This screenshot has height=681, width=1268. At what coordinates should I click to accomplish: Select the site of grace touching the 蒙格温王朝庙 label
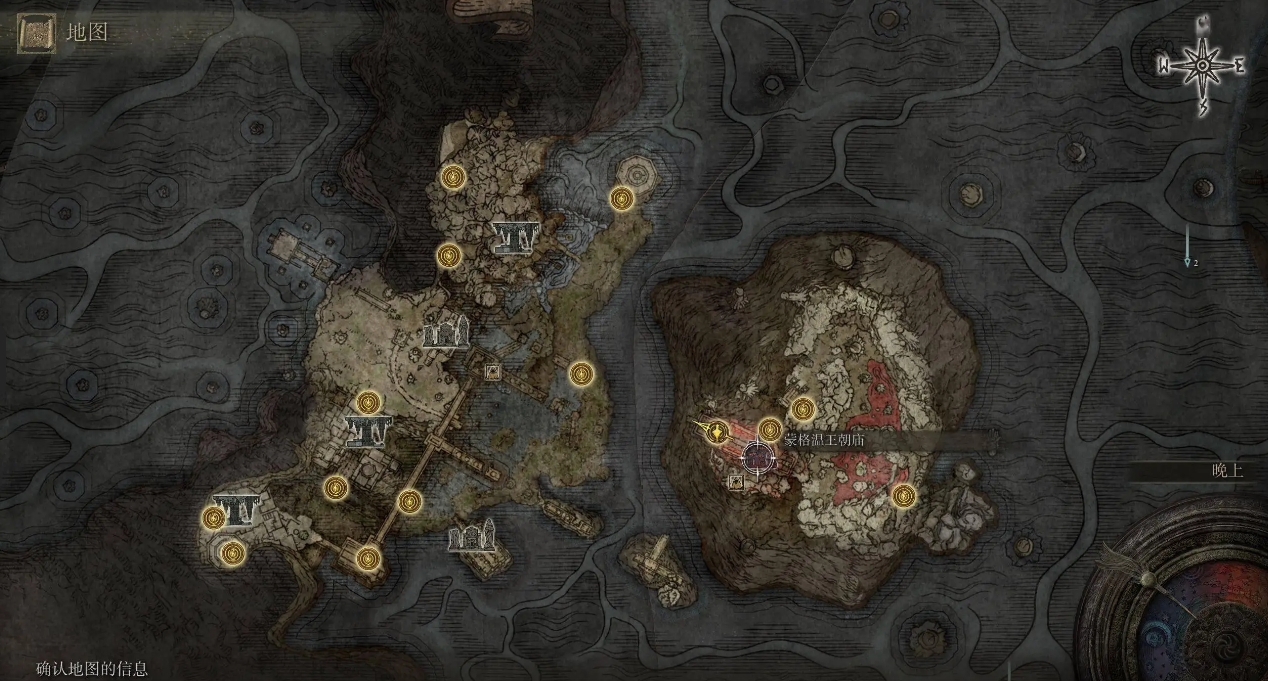(x=769, y=429)
